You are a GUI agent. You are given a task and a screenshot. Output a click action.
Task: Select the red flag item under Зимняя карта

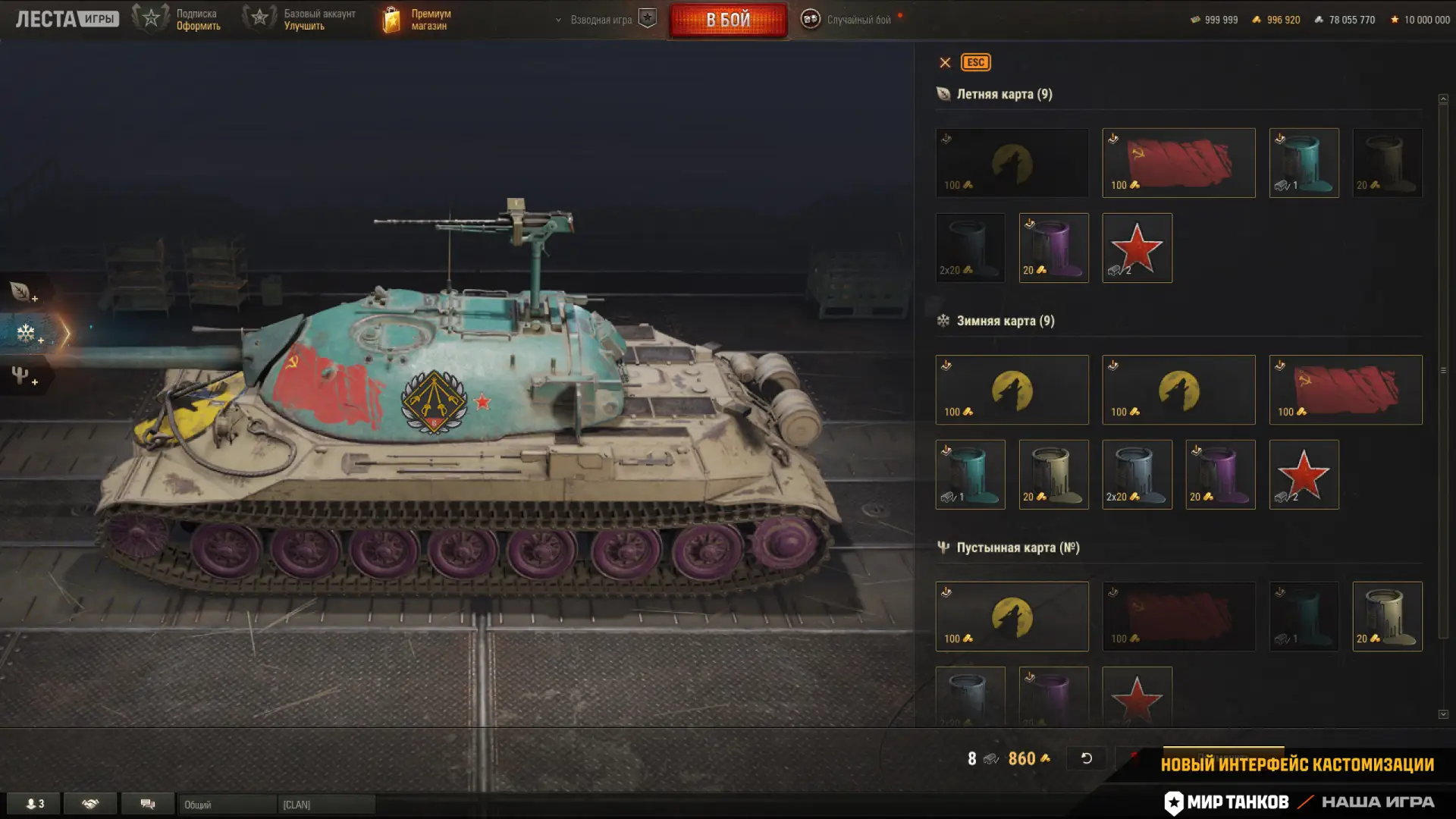pyautogui.click(x=1345, y=390)
